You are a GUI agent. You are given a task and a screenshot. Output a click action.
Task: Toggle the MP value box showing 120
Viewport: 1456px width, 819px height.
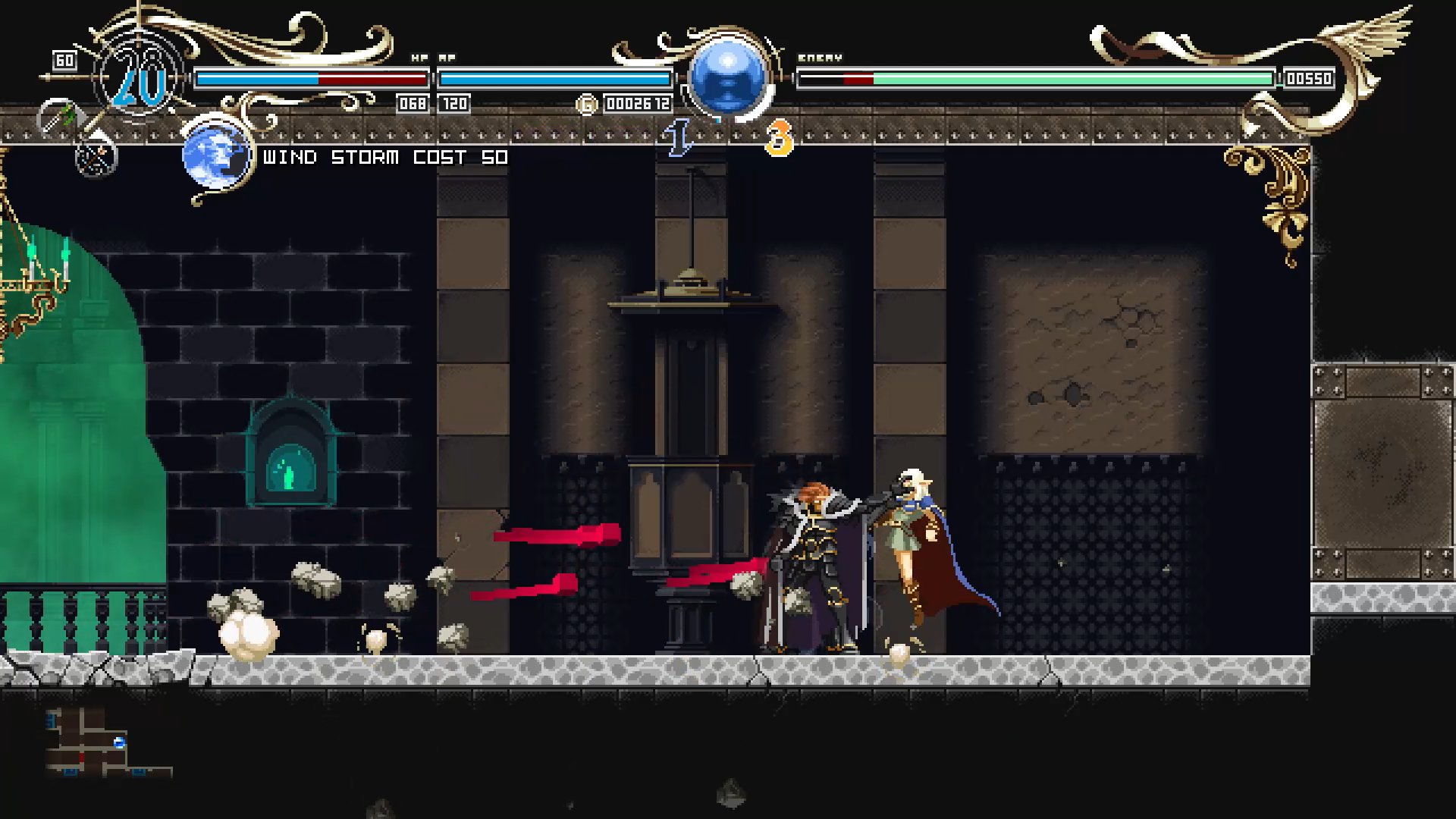pyautogui.click(x=453, y=103)
